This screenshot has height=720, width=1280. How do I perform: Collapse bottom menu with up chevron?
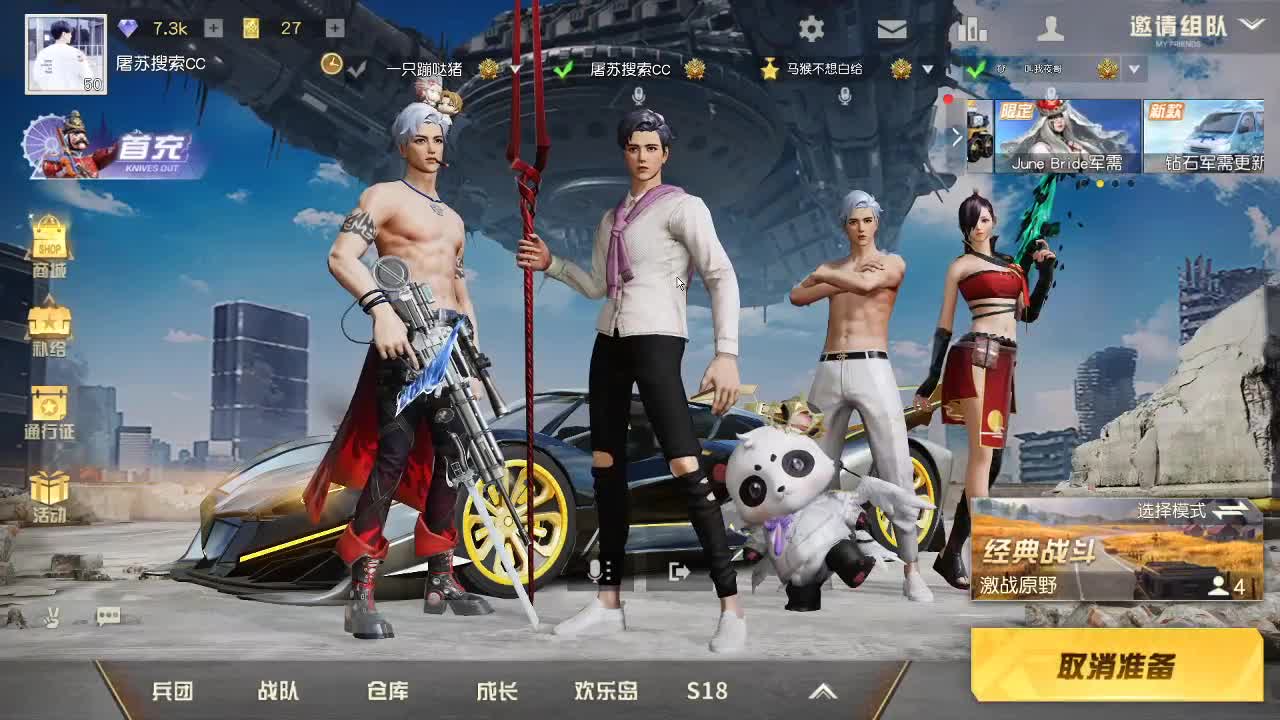[823, 690]
